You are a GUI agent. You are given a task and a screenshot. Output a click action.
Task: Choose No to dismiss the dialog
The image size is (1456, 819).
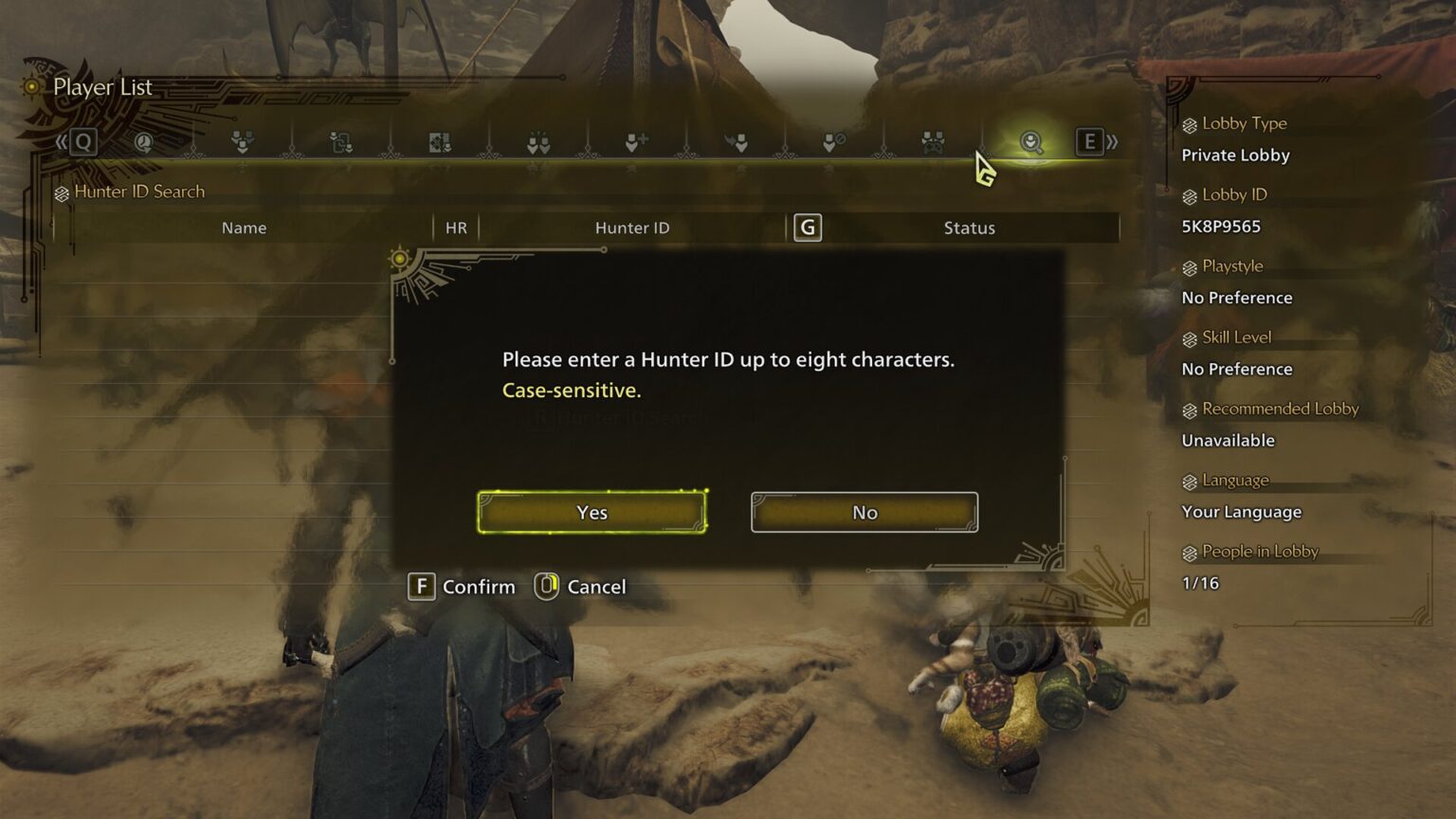point(863,512)
